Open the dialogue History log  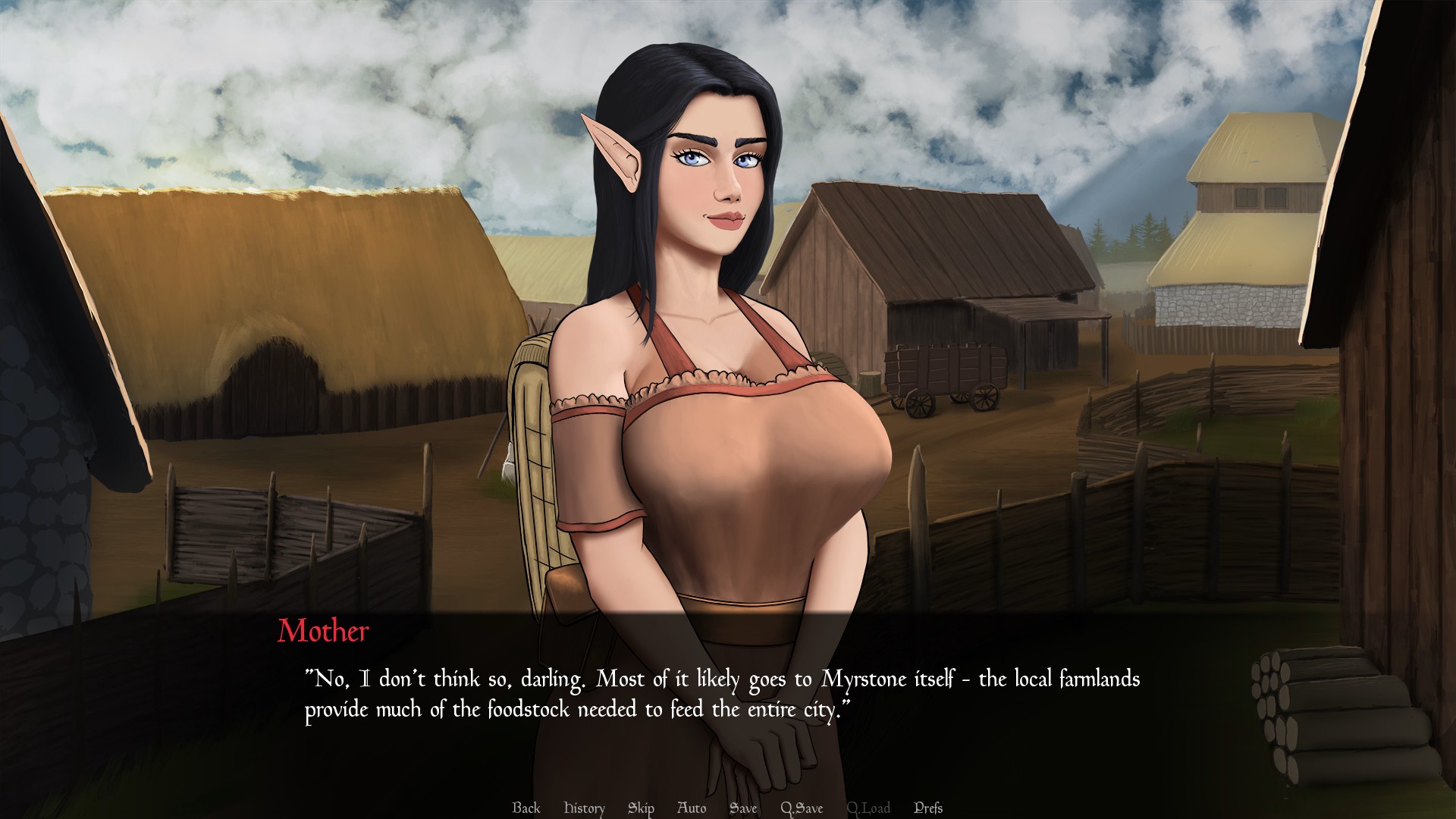tap(584, 808)
